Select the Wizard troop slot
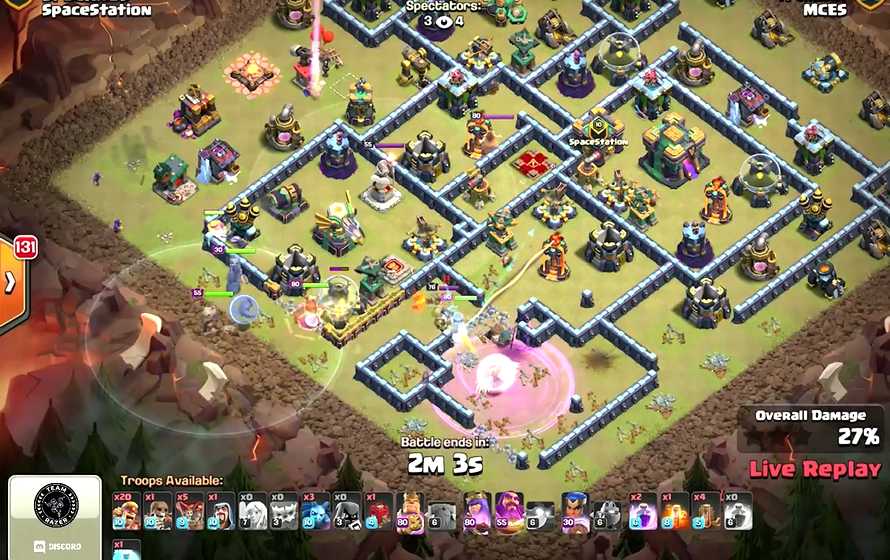Image resolution: width=890 pixels, height=560 pixels. pos(220,510)
